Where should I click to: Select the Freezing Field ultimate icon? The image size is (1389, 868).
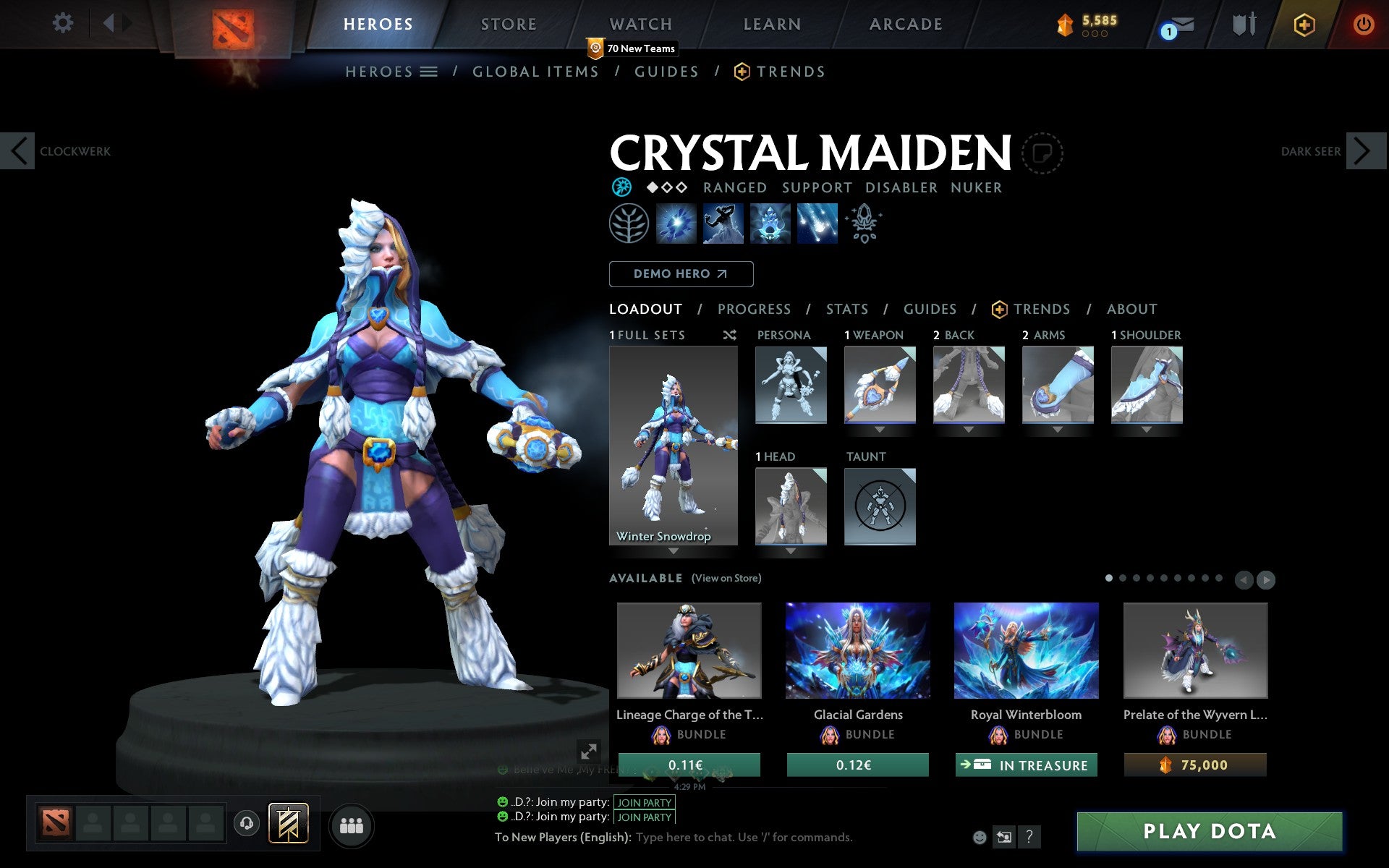tap(817, 224)
